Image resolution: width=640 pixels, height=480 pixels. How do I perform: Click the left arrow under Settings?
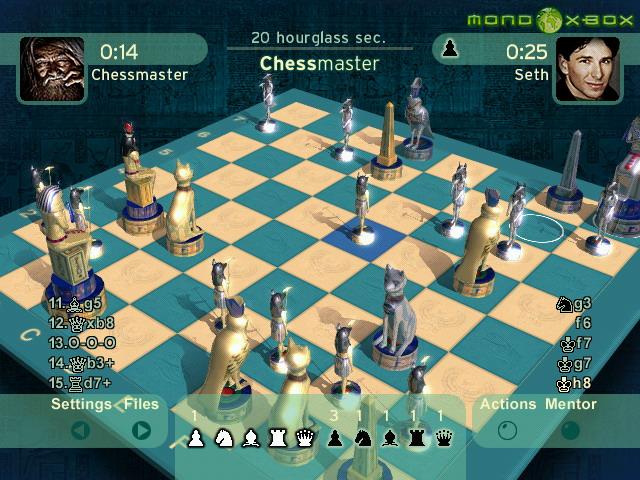(81, 431)
